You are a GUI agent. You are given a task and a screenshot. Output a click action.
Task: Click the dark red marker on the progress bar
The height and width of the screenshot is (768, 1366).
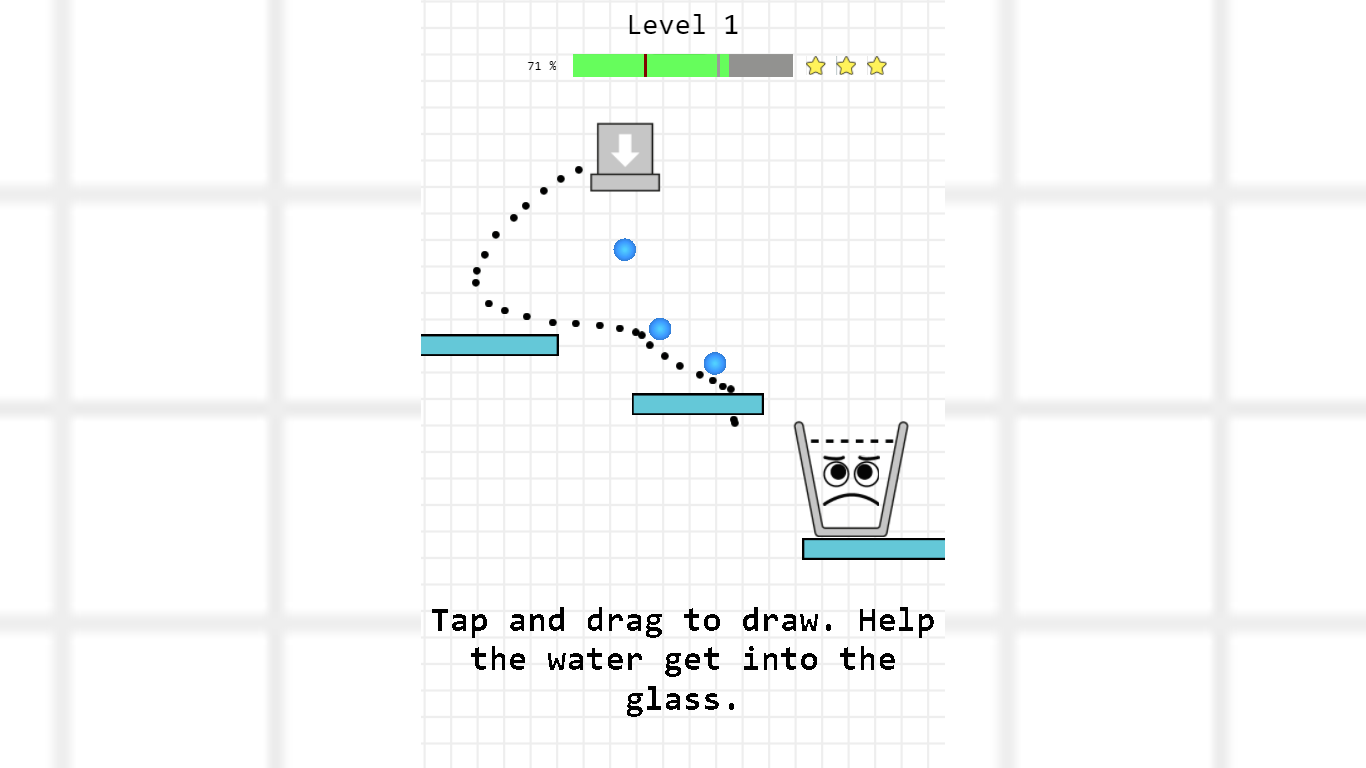(x=646, y=65)
